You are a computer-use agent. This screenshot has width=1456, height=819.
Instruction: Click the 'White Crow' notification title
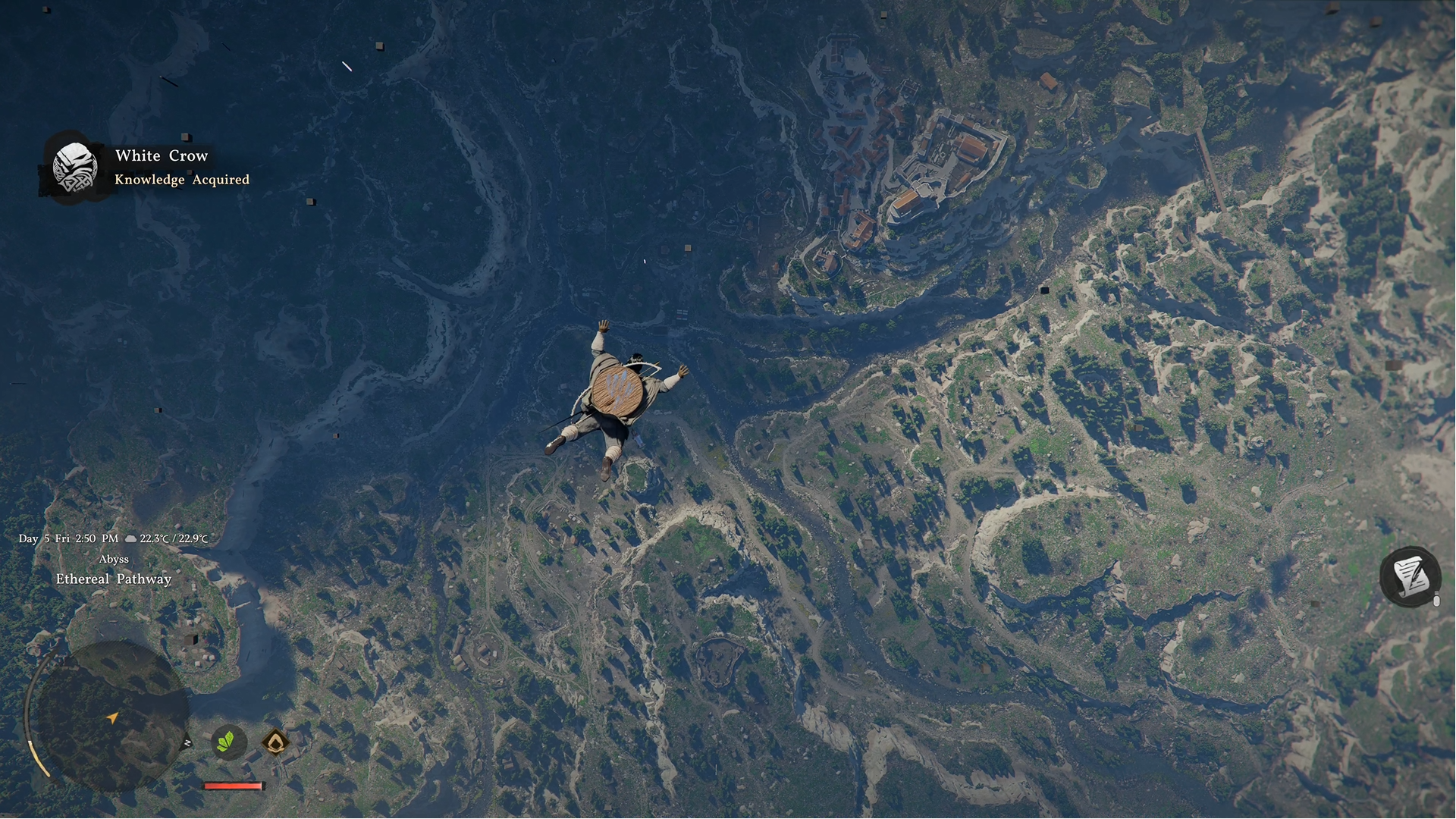[x=162, y=155]
